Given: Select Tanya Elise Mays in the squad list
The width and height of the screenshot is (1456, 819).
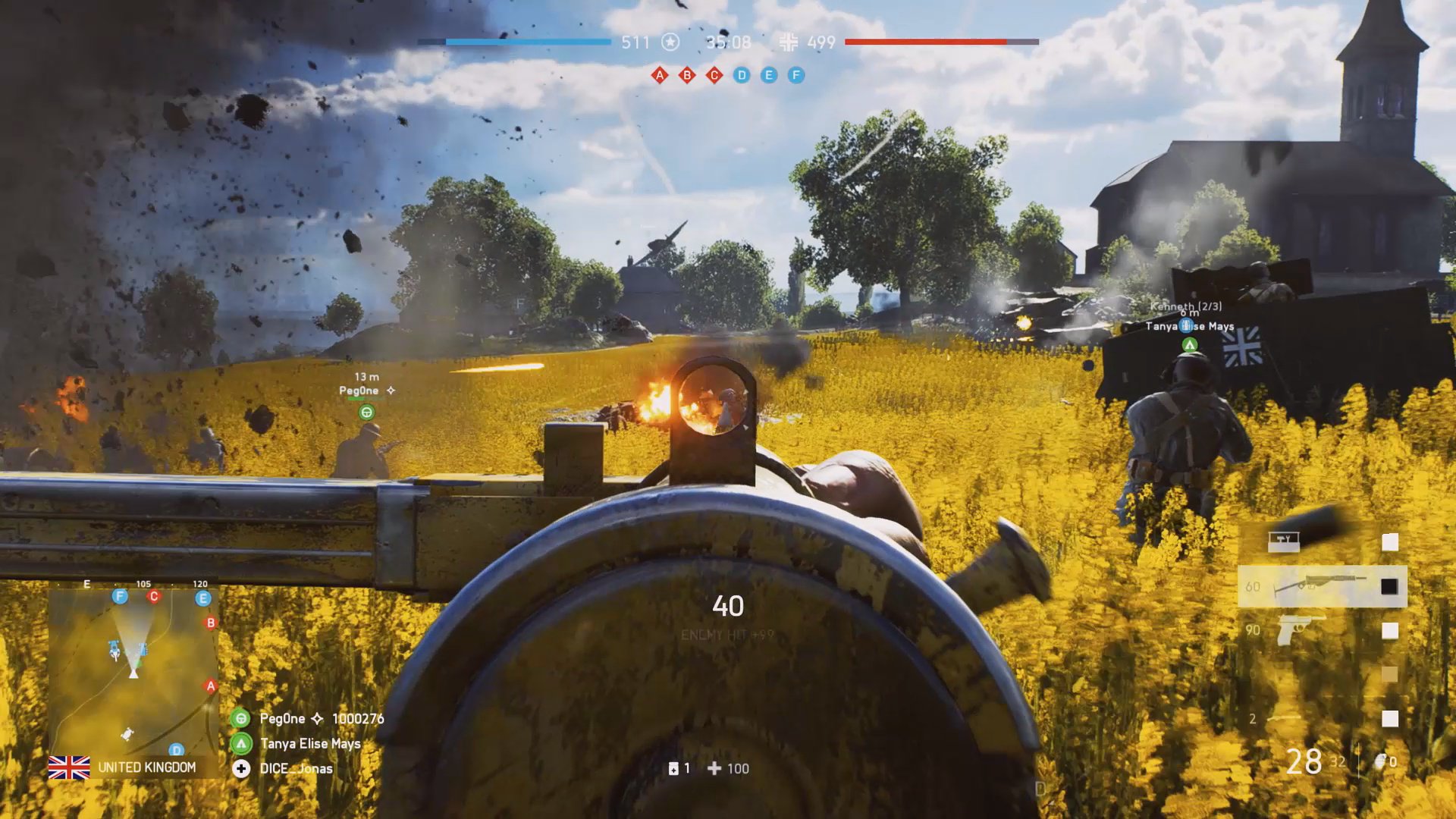Looking at the screenshot, I should coord(310,743).
